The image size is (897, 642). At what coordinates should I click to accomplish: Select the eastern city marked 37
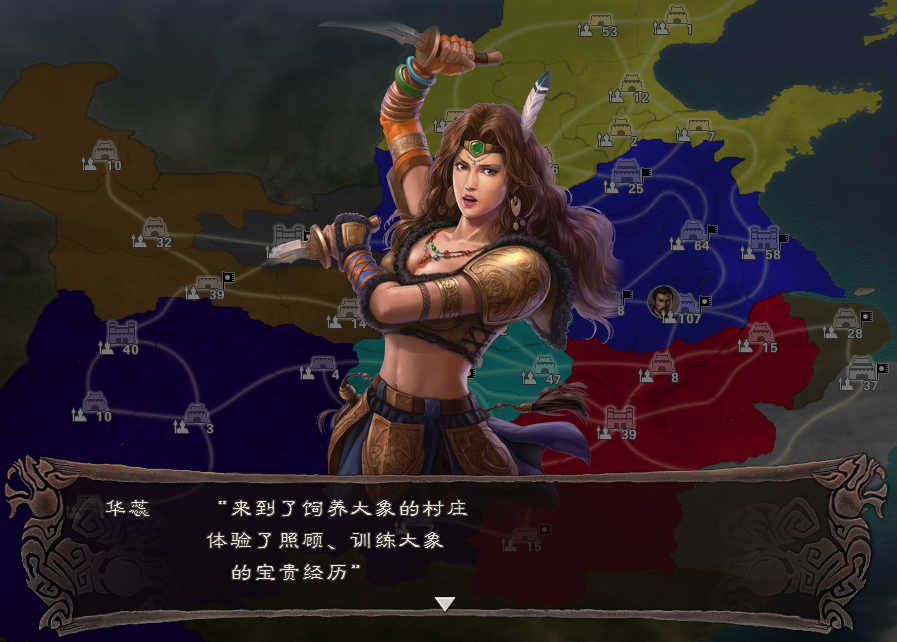click(x=862, y=371)
